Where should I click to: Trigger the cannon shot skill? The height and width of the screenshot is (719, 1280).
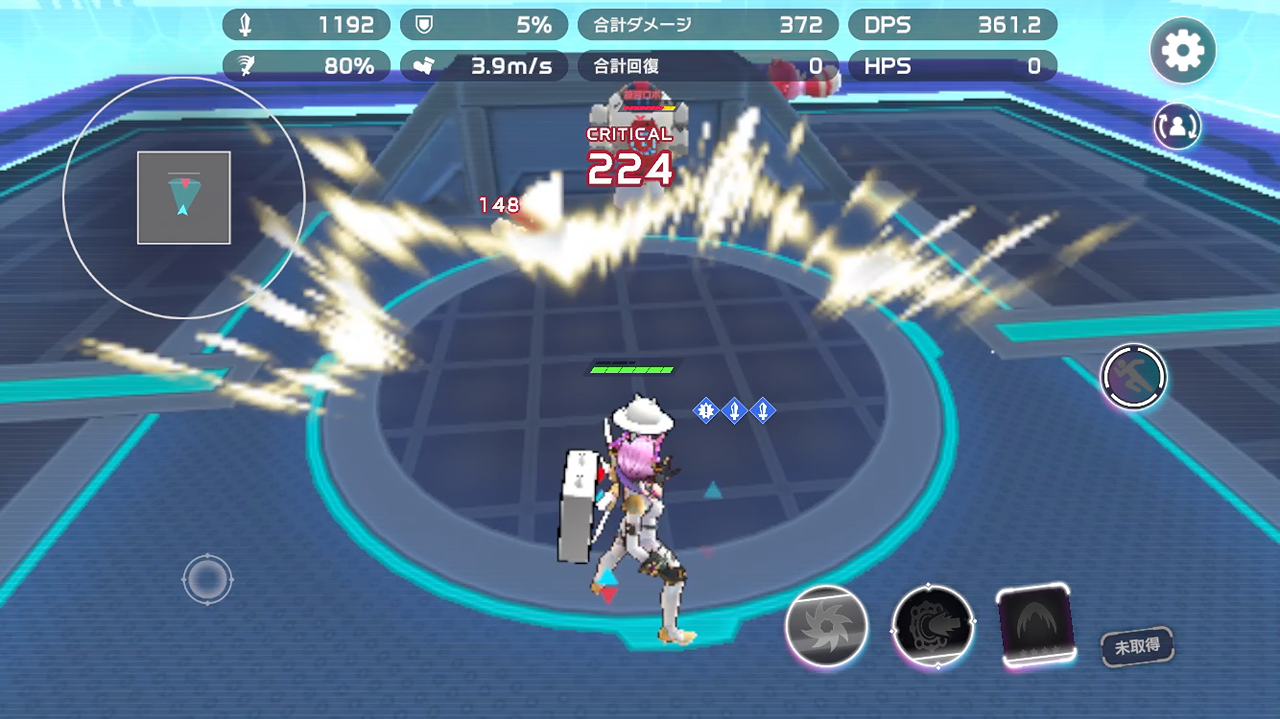point(932,627)
